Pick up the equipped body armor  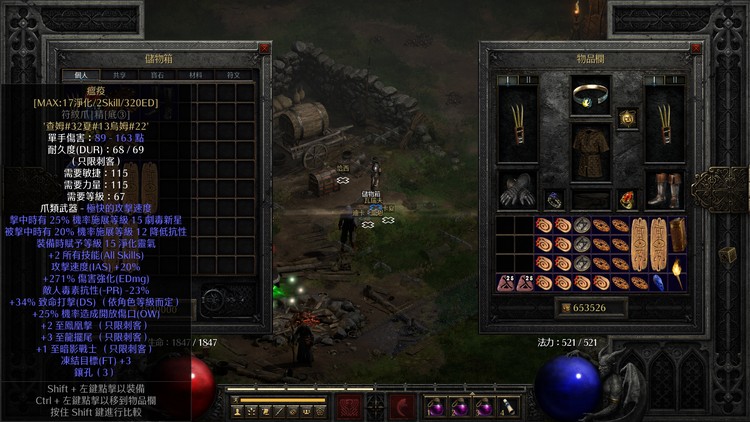(591, 152)
